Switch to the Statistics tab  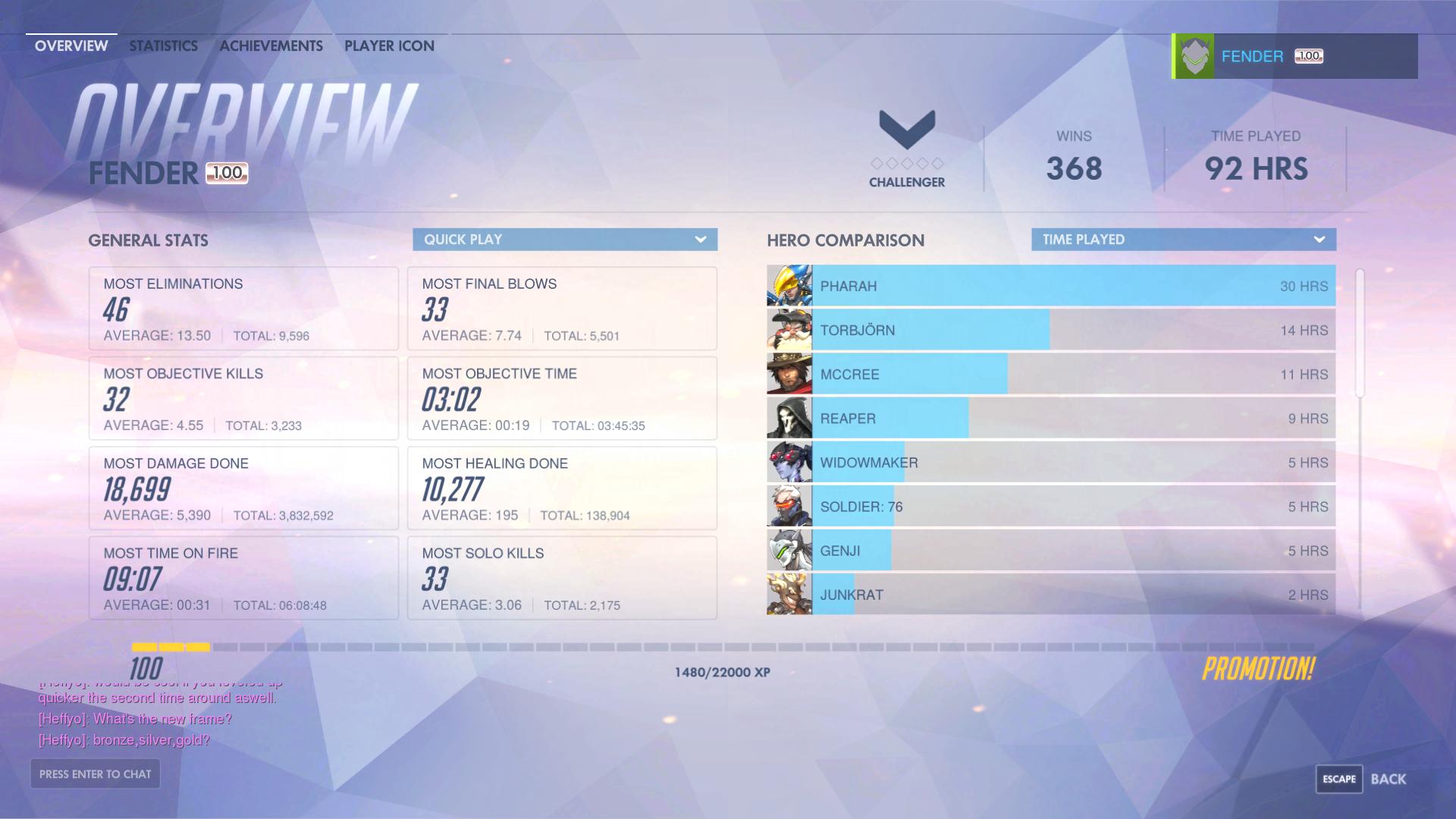pyautogui.click(x=162, y=45)
